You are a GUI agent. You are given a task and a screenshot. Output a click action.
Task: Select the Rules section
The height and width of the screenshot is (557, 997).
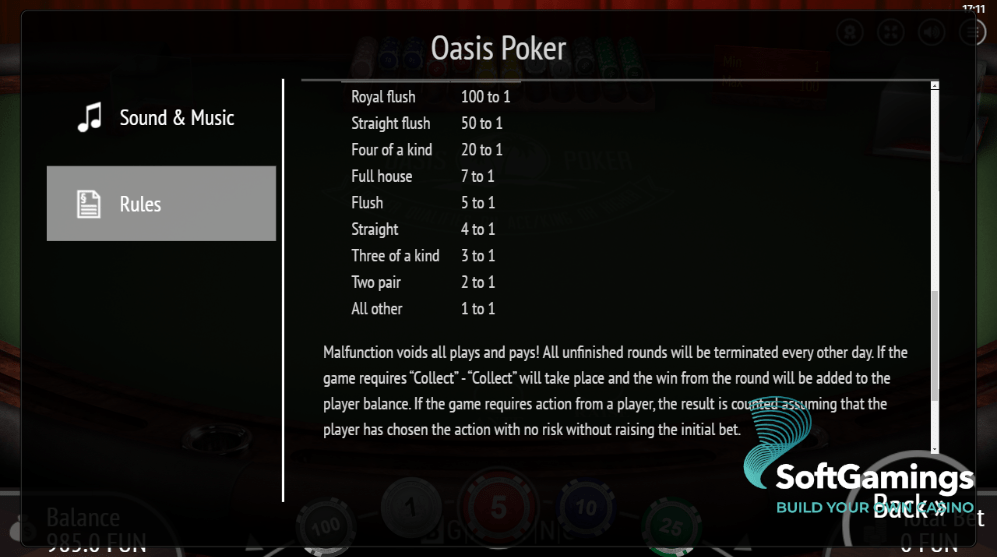tap(160, 204)
